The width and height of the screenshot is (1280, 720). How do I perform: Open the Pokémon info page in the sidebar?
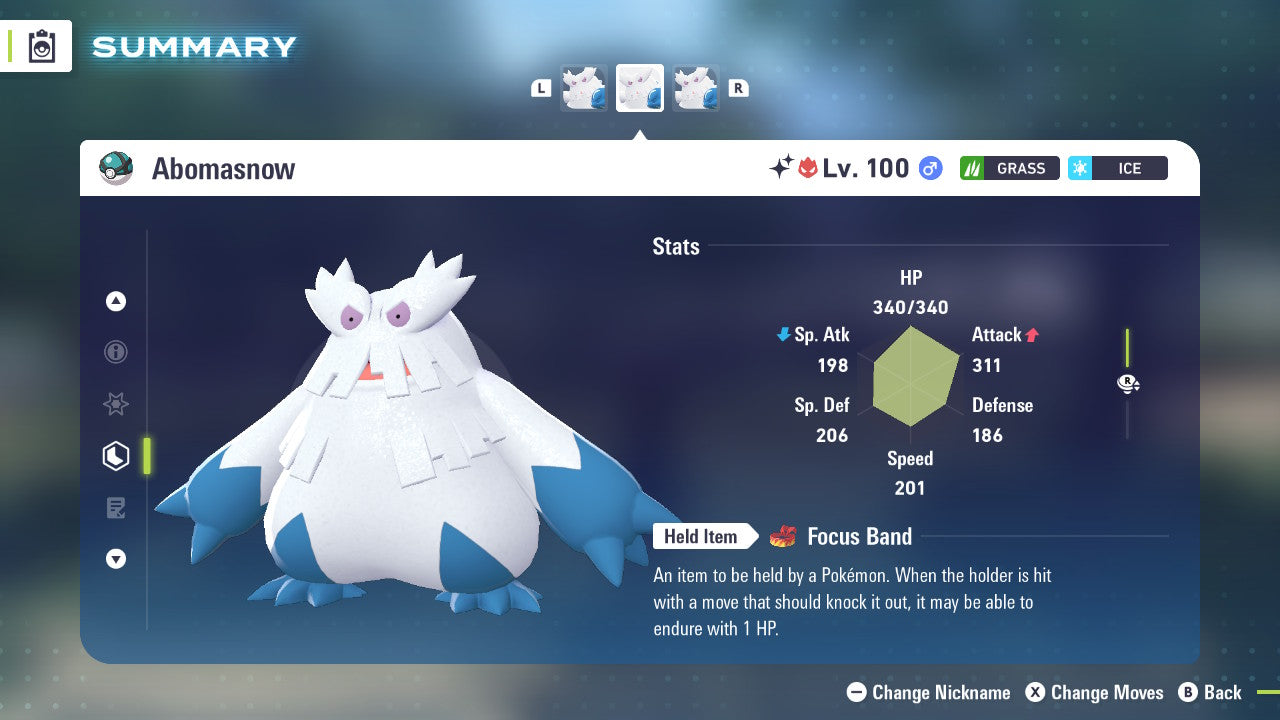pos(116,352)
